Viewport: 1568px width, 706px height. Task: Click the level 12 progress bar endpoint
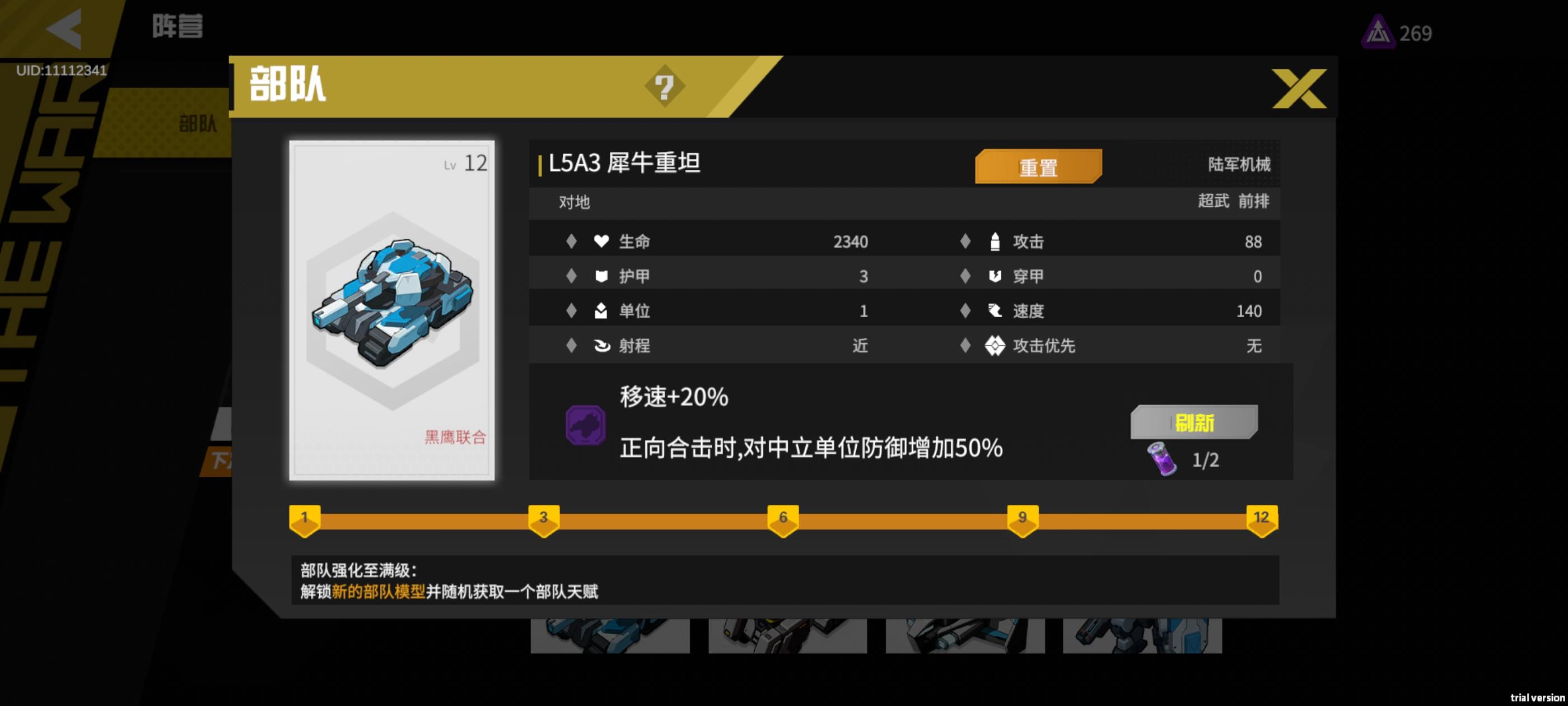point(1261,519)
